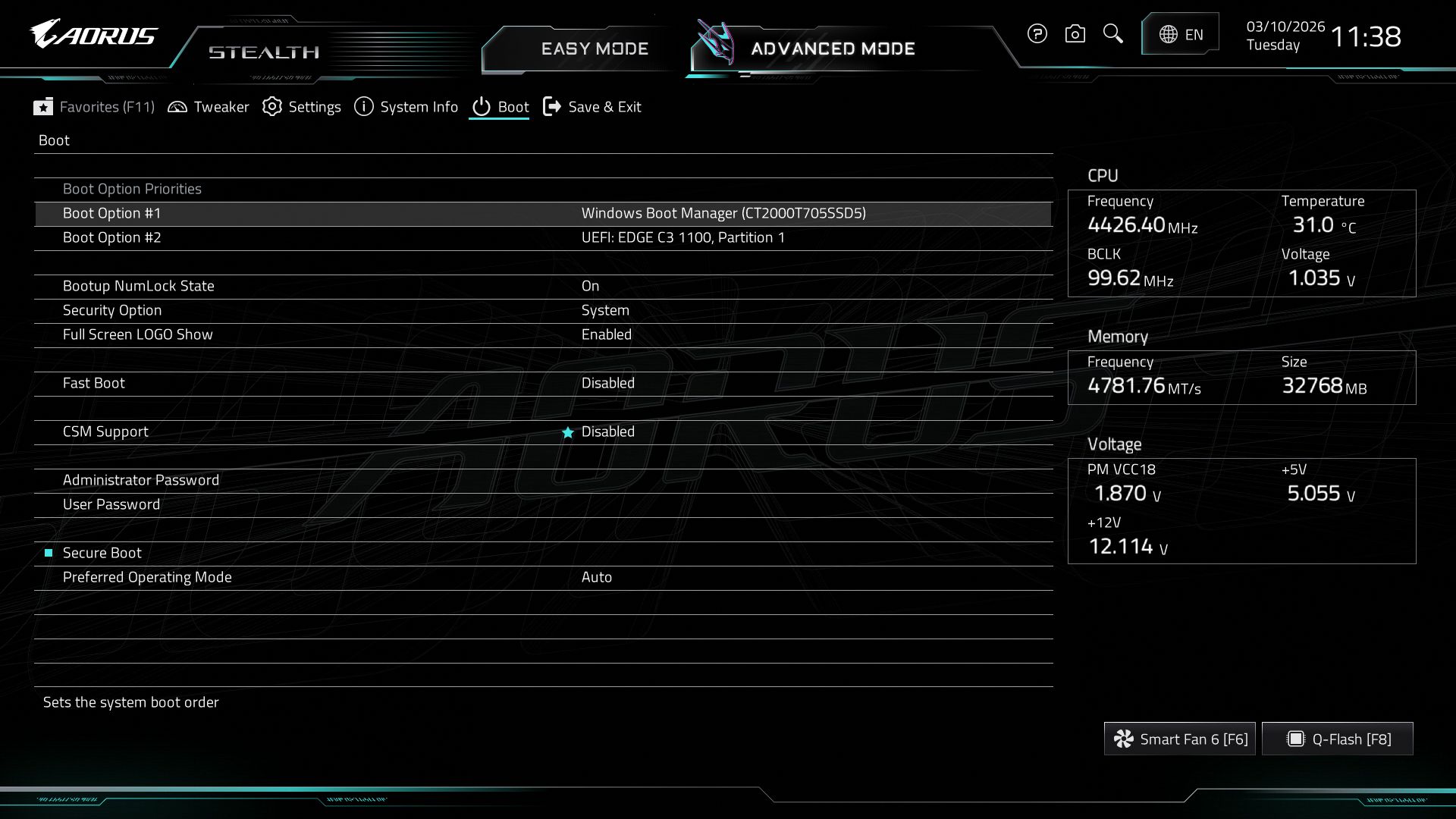Open BIOS search with the magnifier icon
The width and height of the screenshot is (1456, 819).
tap(1112, 33)
